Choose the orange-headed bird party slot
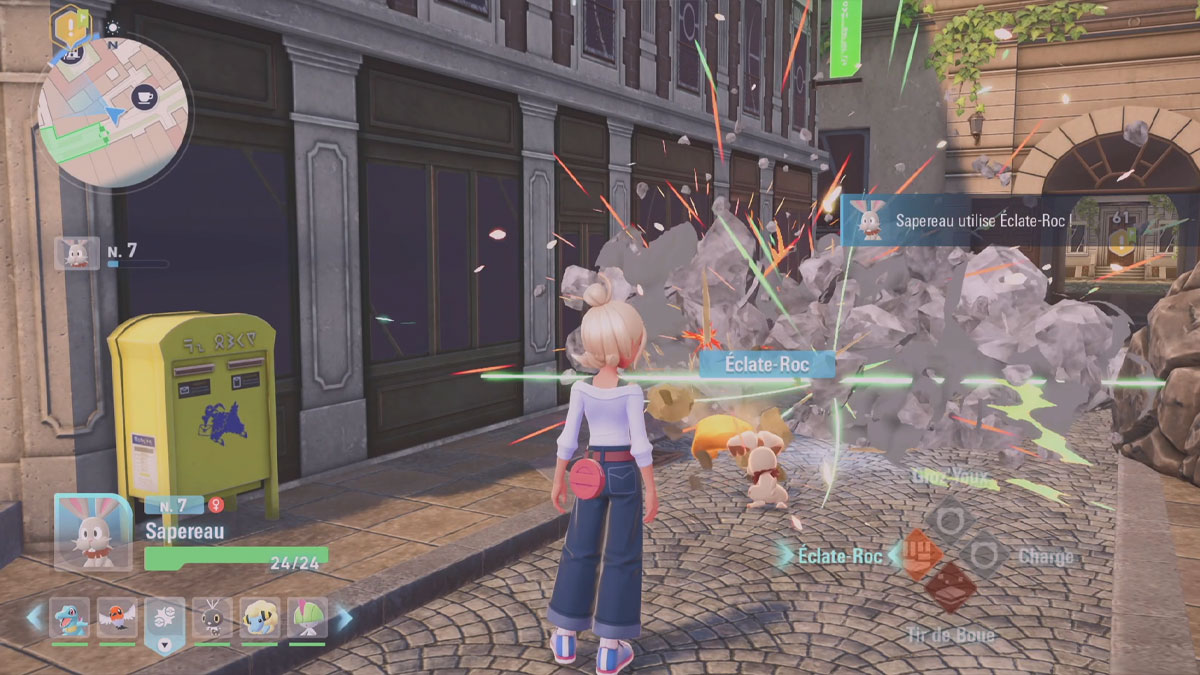 (117, 617)
